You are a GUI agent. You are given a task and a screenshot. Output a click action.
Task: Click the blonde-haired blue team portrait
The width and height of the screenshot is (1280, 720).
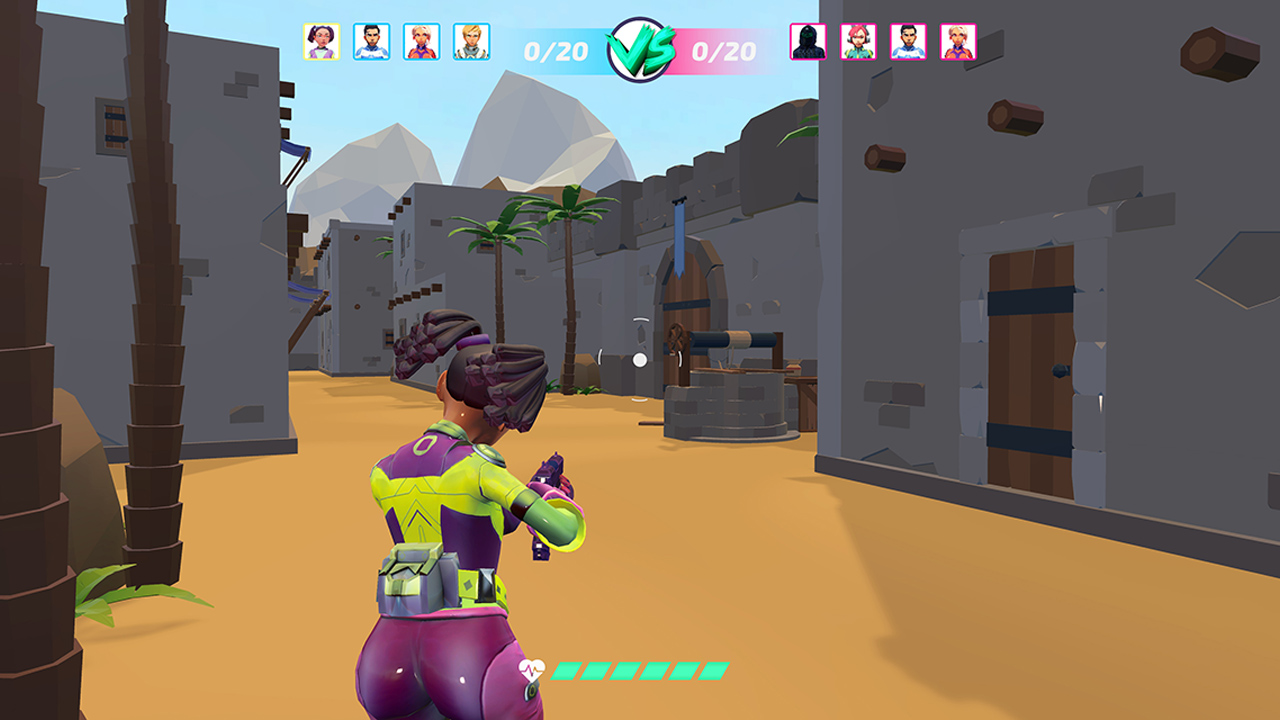coord(471,42)
